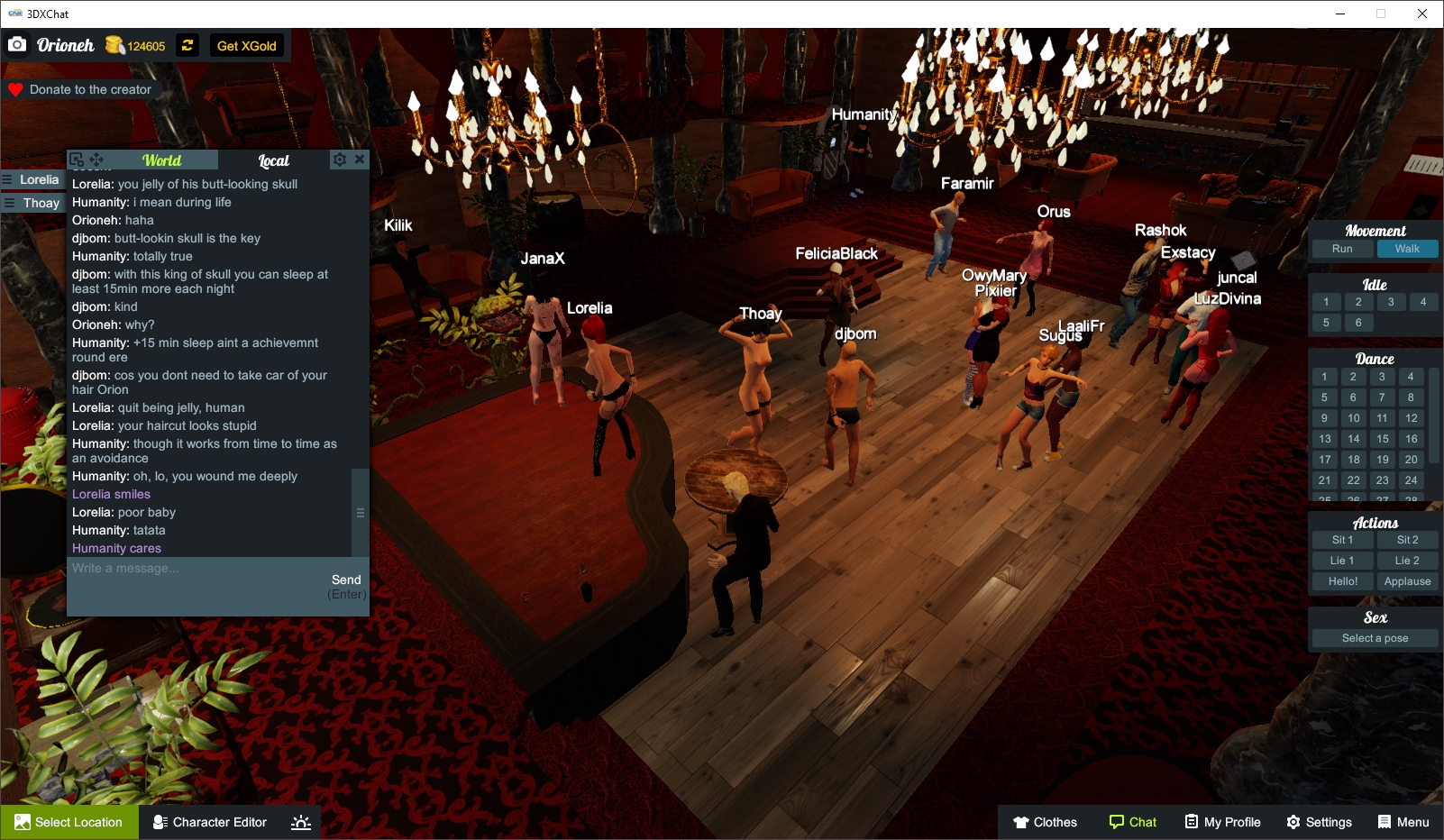Expand the Thoay chat tab

point(33,203)
